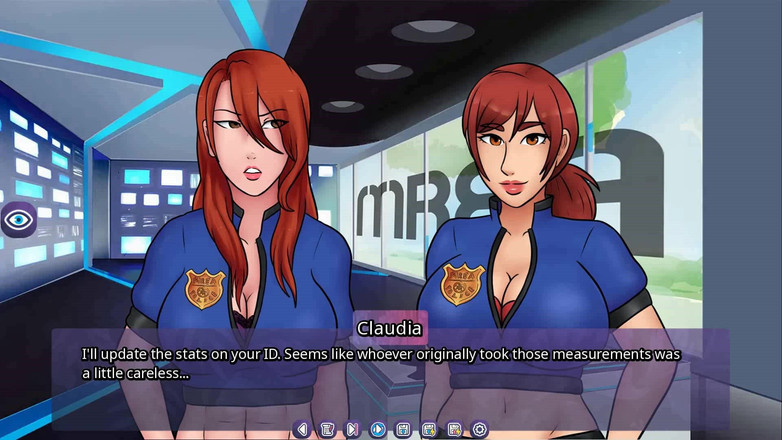Skip dialogue with the skip-forward button
The width and height of the screenshot is (782, 440).
(352, 429)
